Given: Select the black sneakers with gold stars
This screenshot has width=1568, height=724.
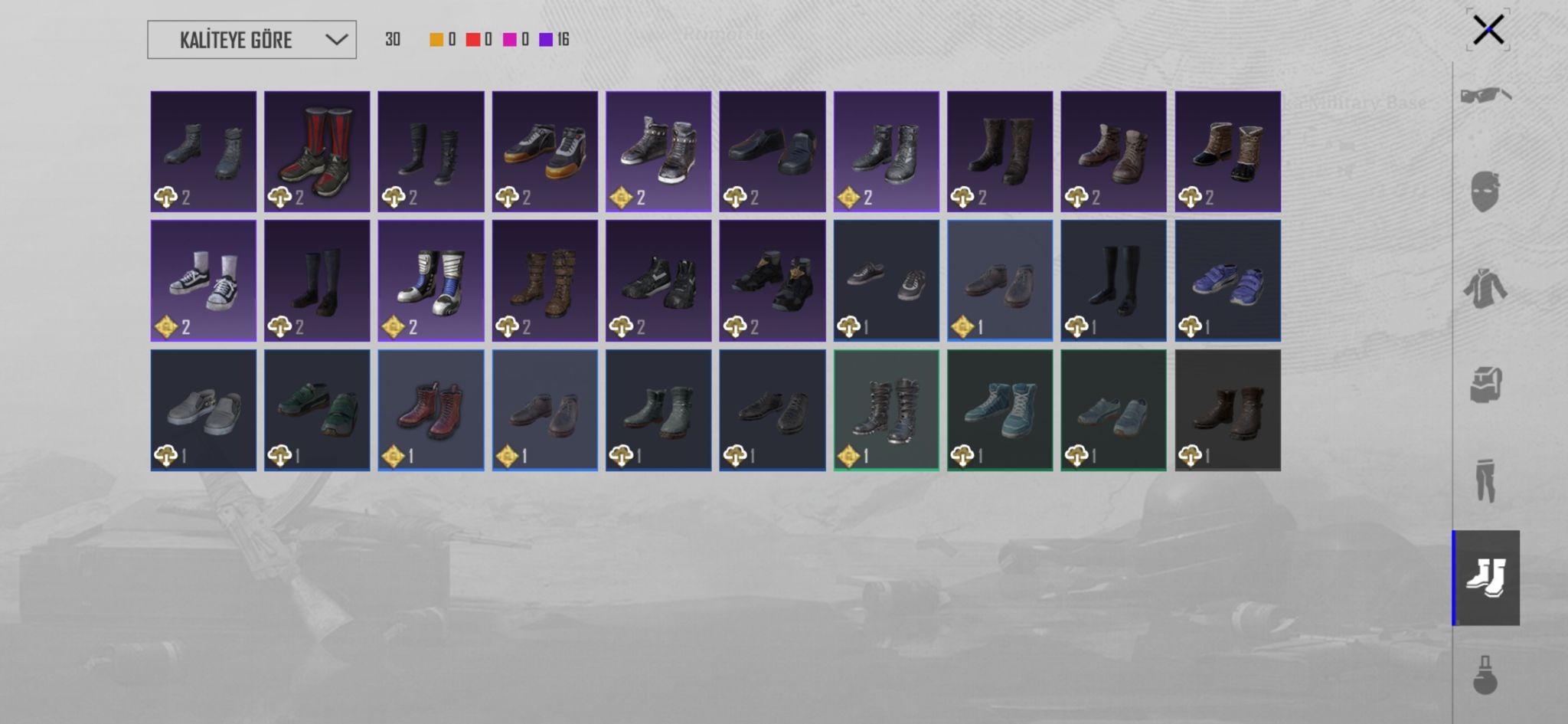Looking at the screenshot, I should [x=773, y=280].
